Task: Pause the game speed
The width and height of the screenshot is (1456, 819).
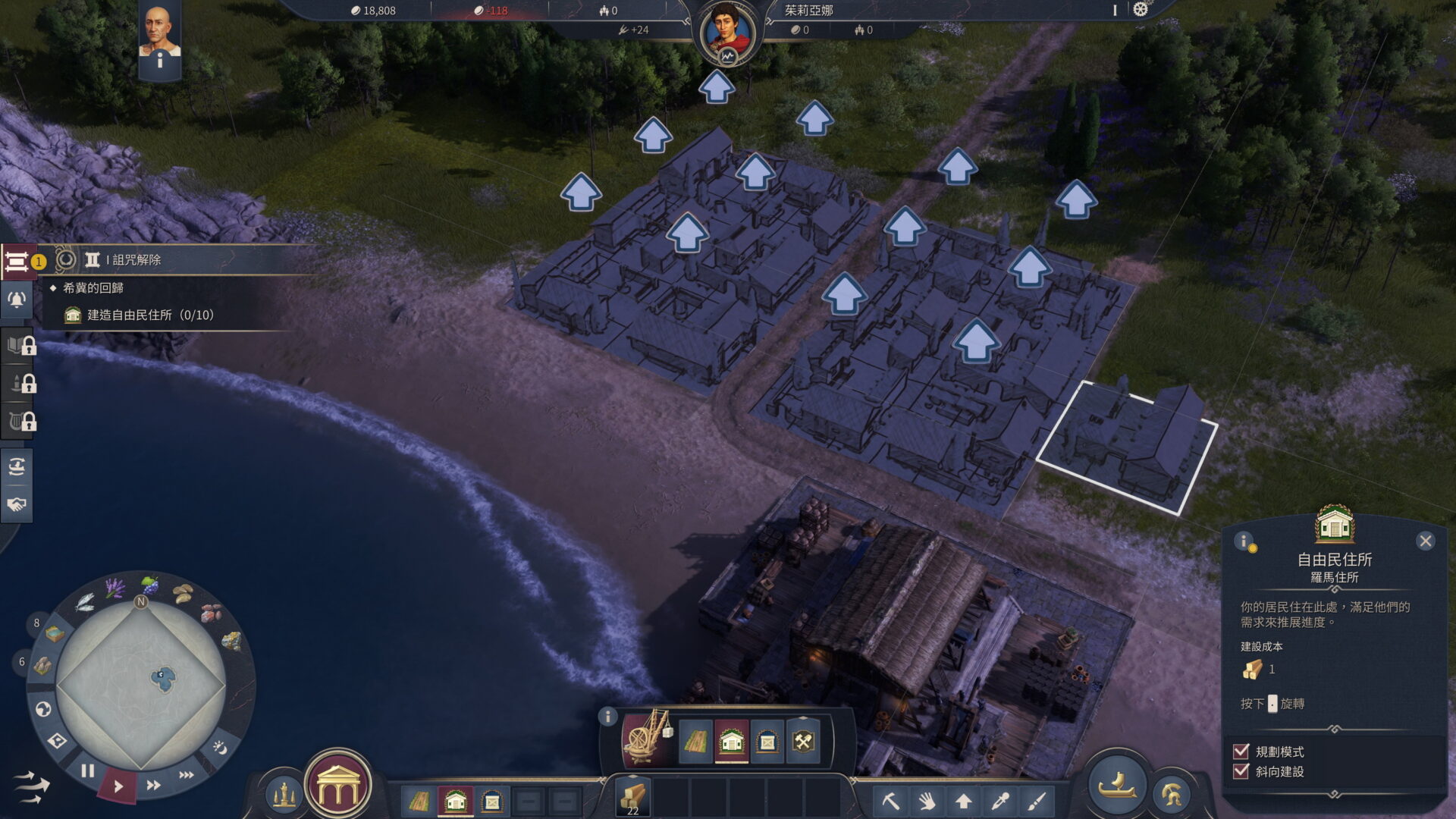Action: 88,771
